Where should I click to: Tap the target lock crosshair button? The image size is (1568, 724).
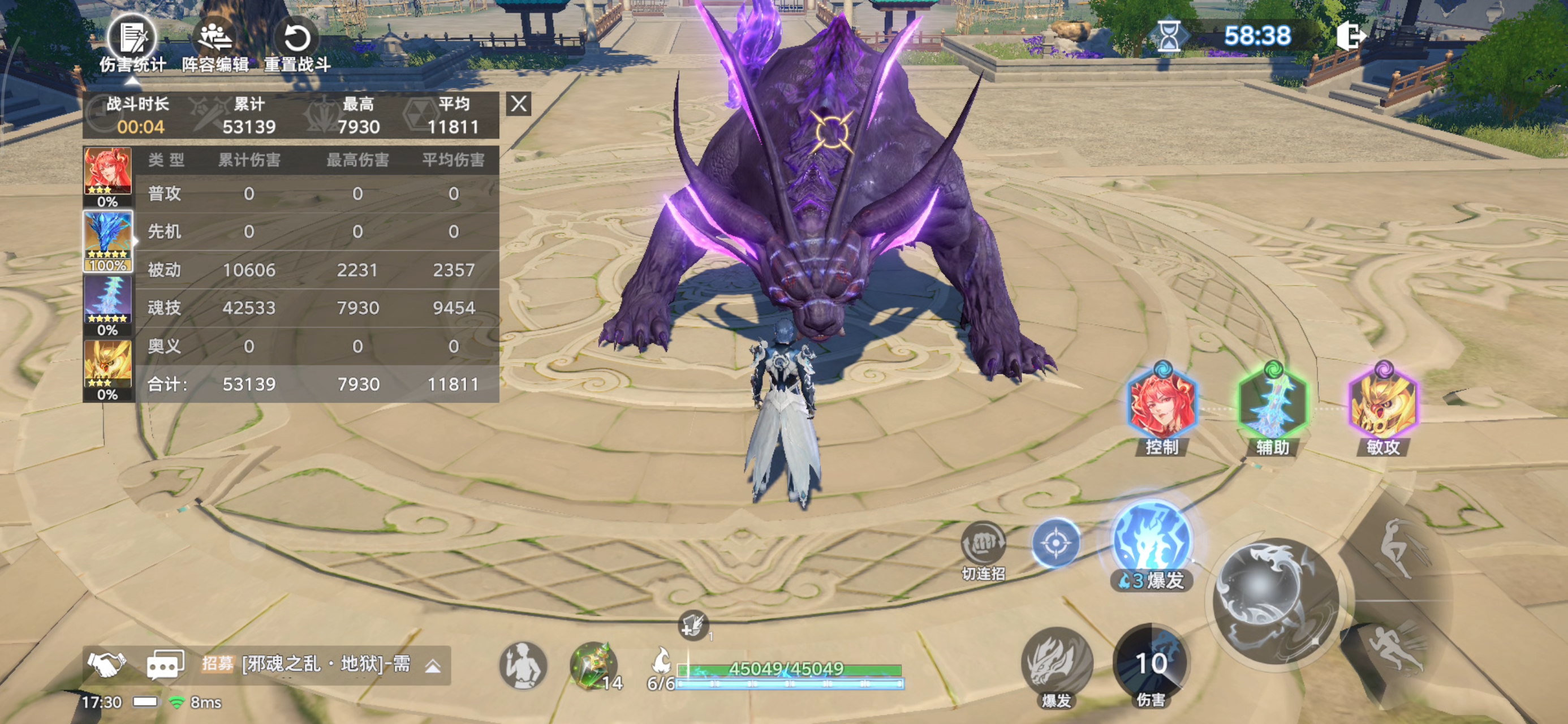pyautogui.click(x=1056, y=542)
